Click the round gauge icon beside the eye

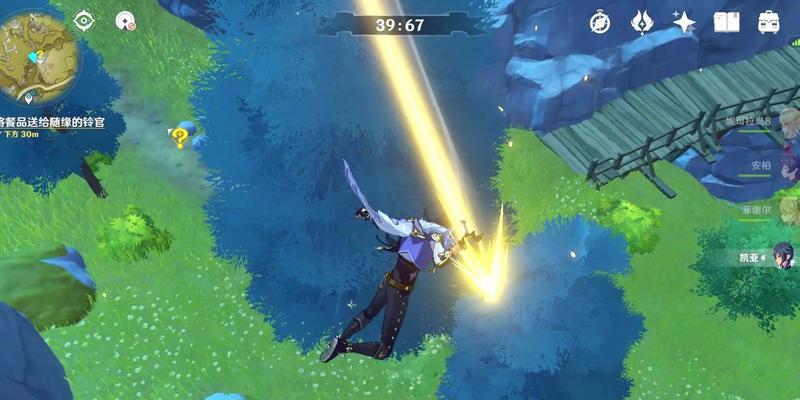[125, 20]
